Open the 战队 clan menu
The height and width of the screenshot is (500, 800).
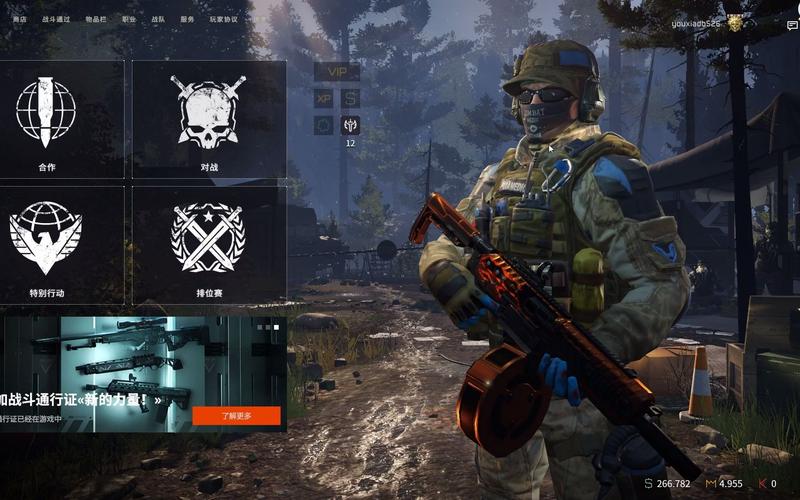158,19
